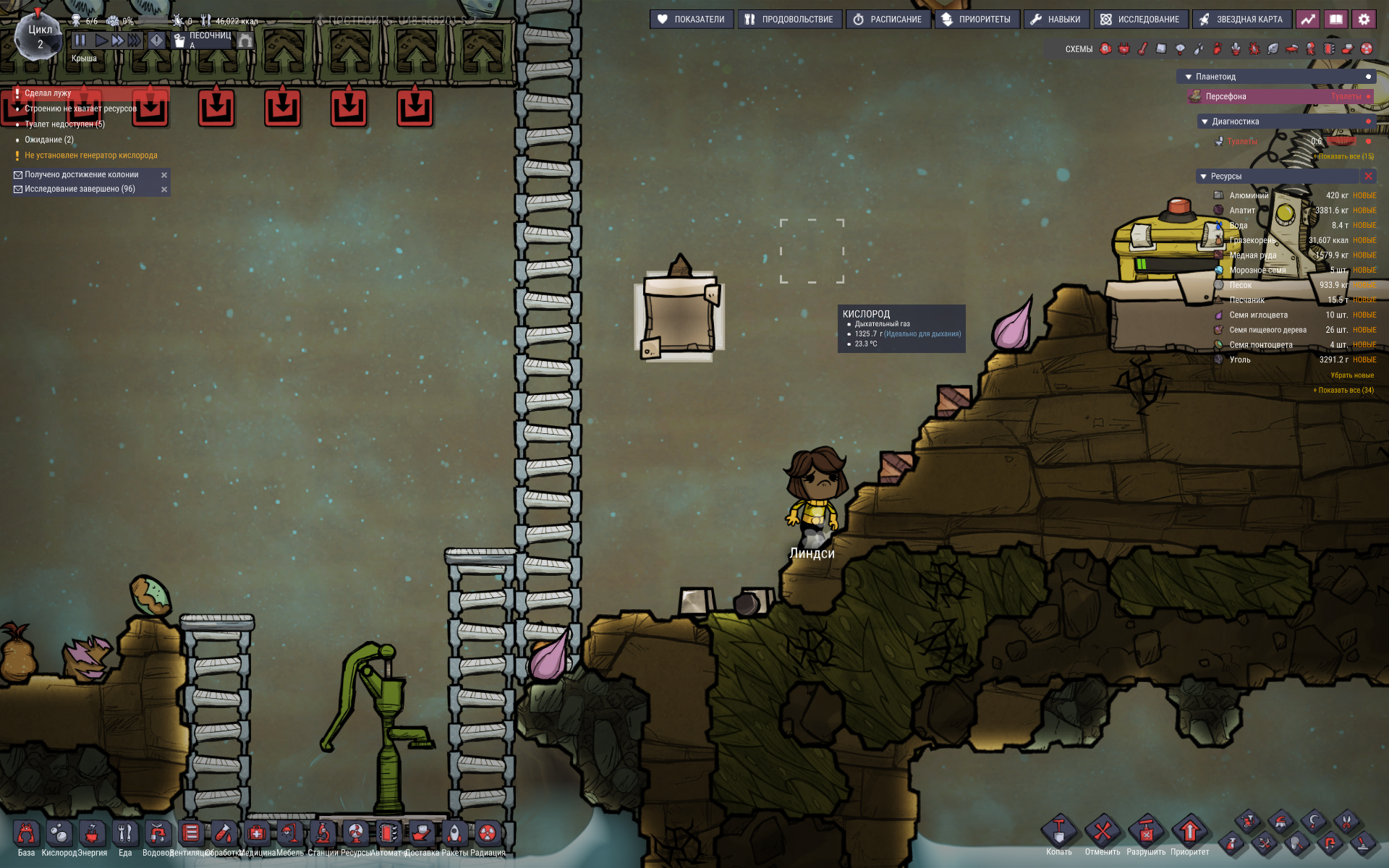Open the Звездная карта starmap
The width and height of the screenshot is (1389, 868).
[1241, 20]
